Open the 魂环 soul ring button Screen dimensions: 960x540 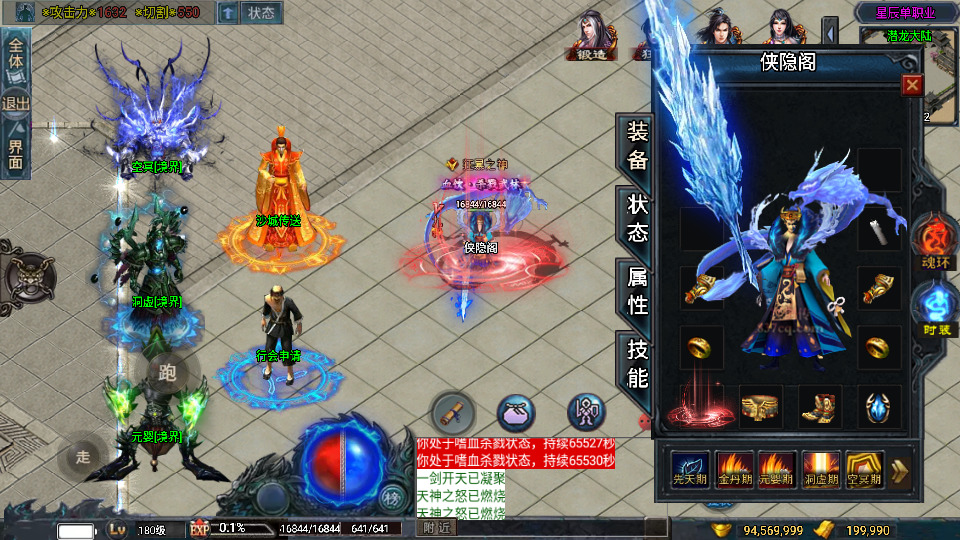pyautogui.click(x=935, y=243)
